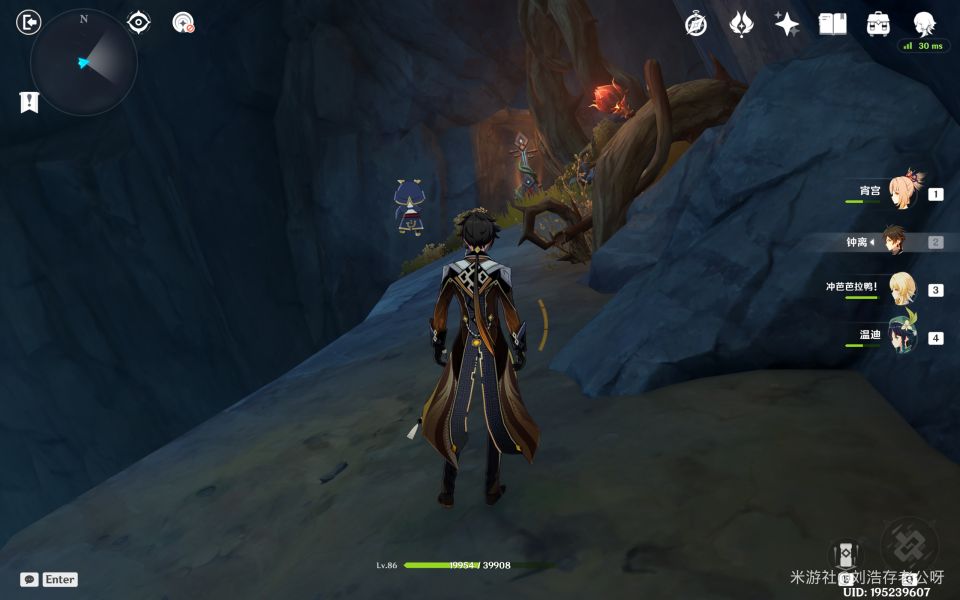Use Zhongli's stone pillar elemental skill

tap(845, 557)
